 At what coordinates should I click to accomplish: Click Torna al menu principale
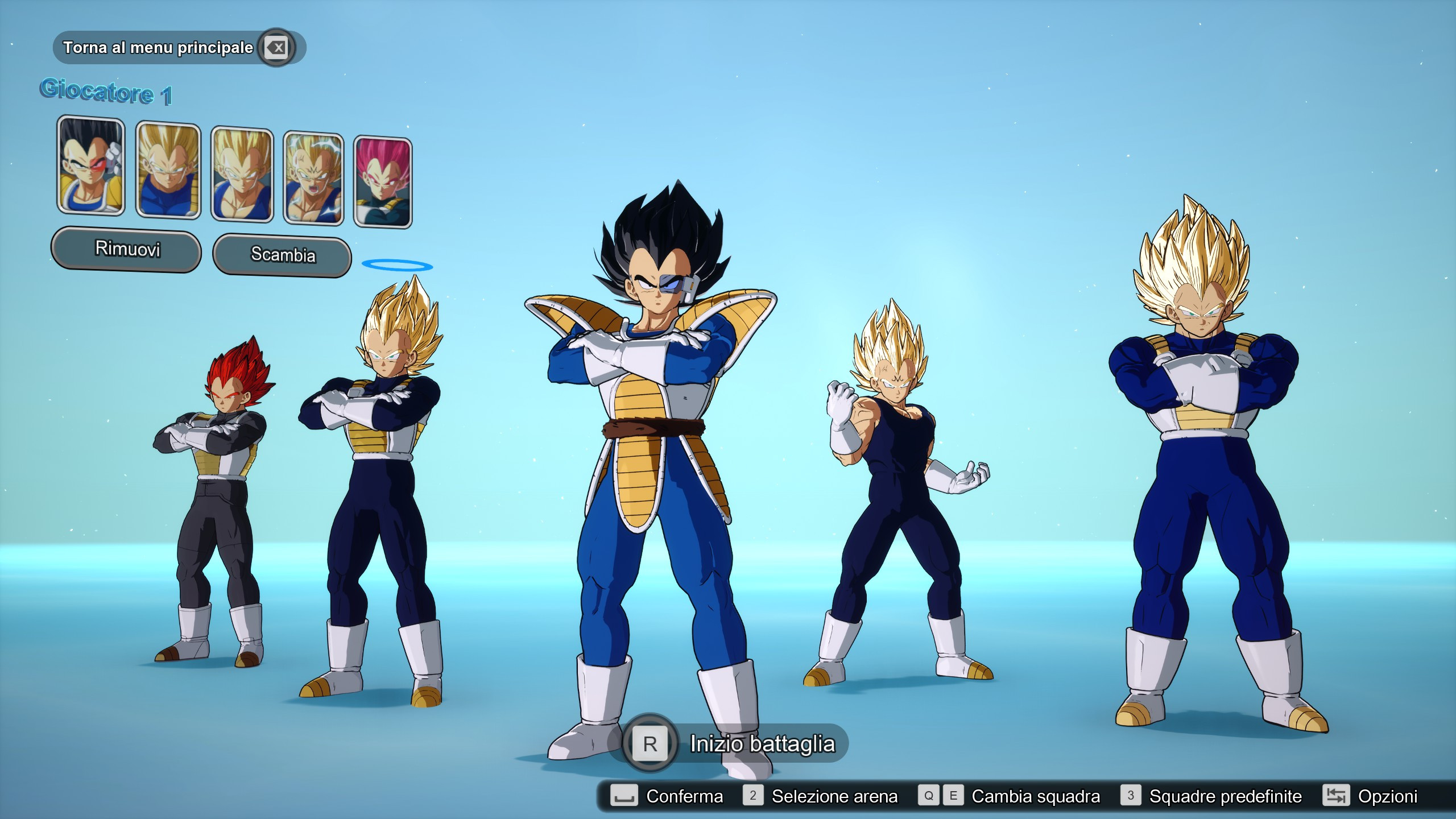(x=158, y=48)
